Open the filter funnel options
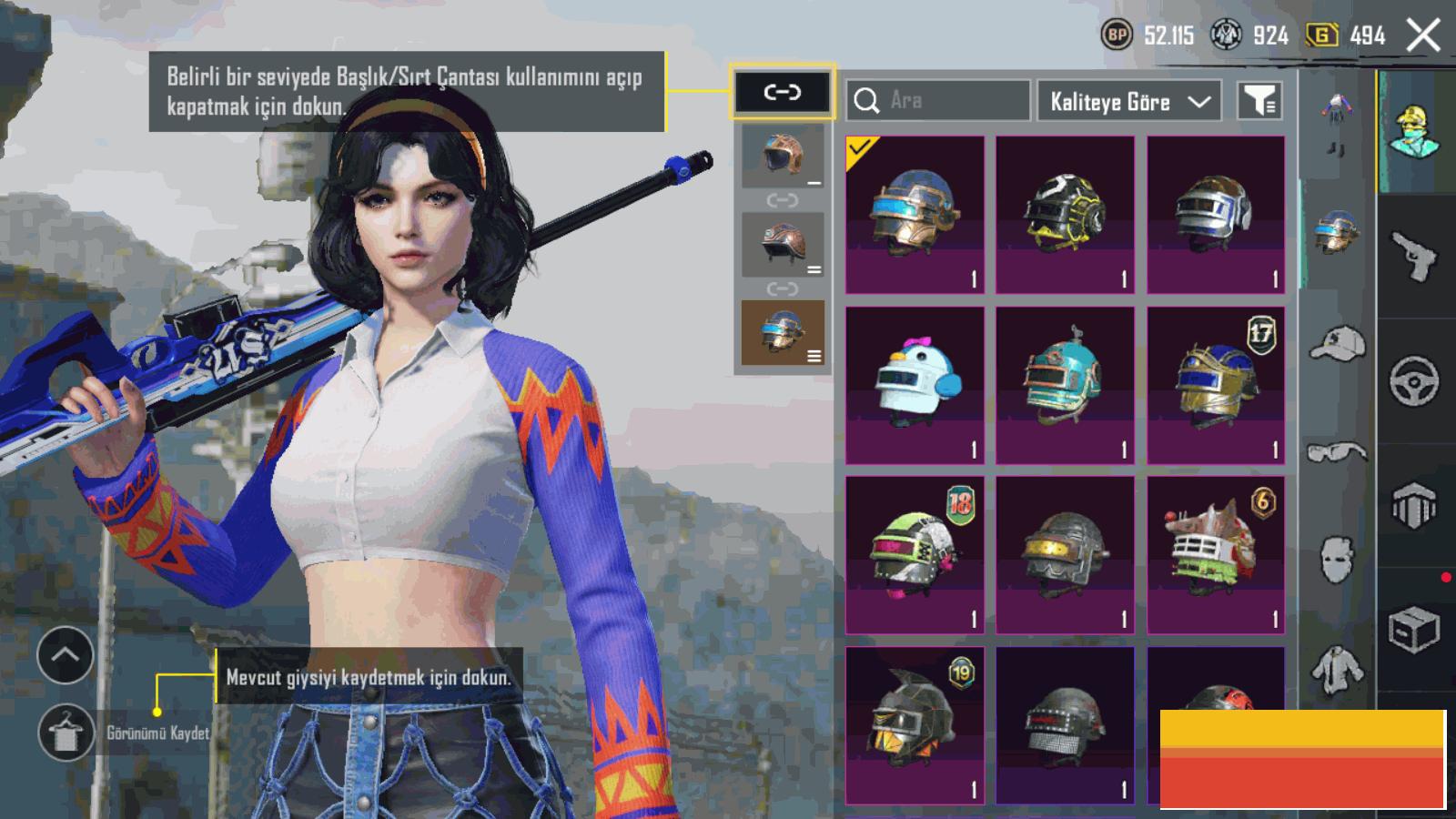The height and width of the screenshot is (819, 1456). 1259,101
